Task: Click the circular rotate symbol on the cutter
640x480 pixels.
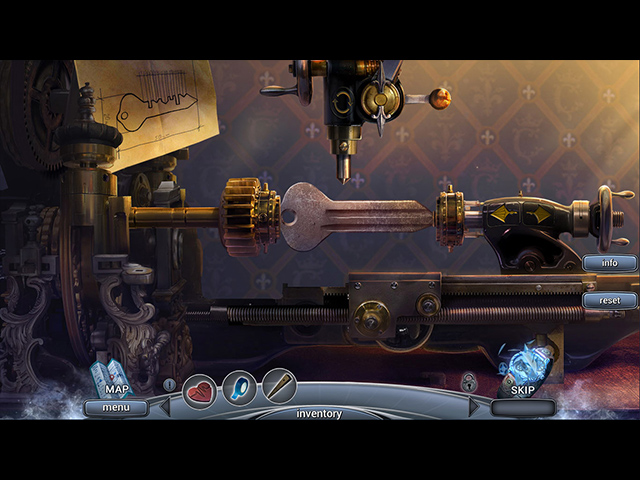Action: click(341, 102)
